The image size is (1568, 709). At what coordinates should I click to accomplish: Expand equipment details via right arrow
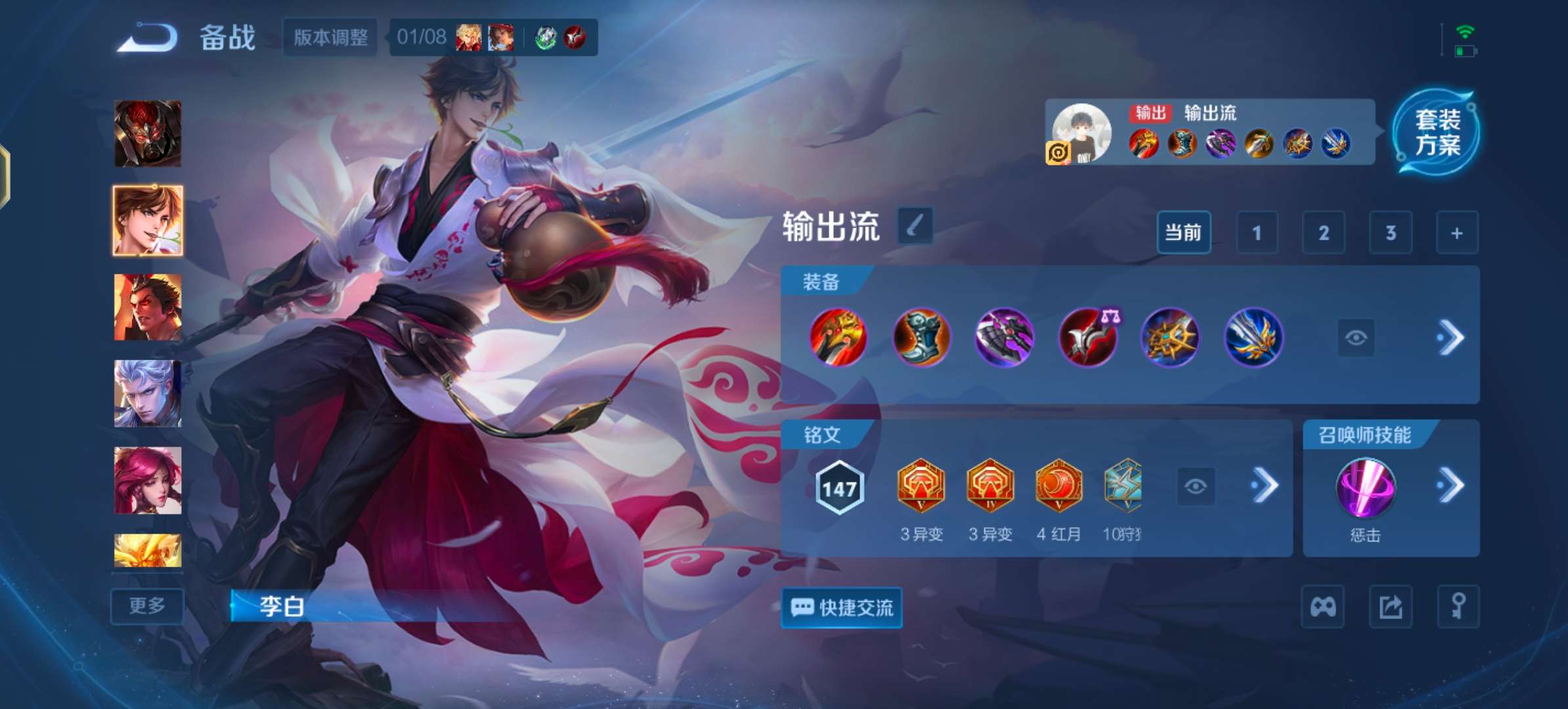1454,337
